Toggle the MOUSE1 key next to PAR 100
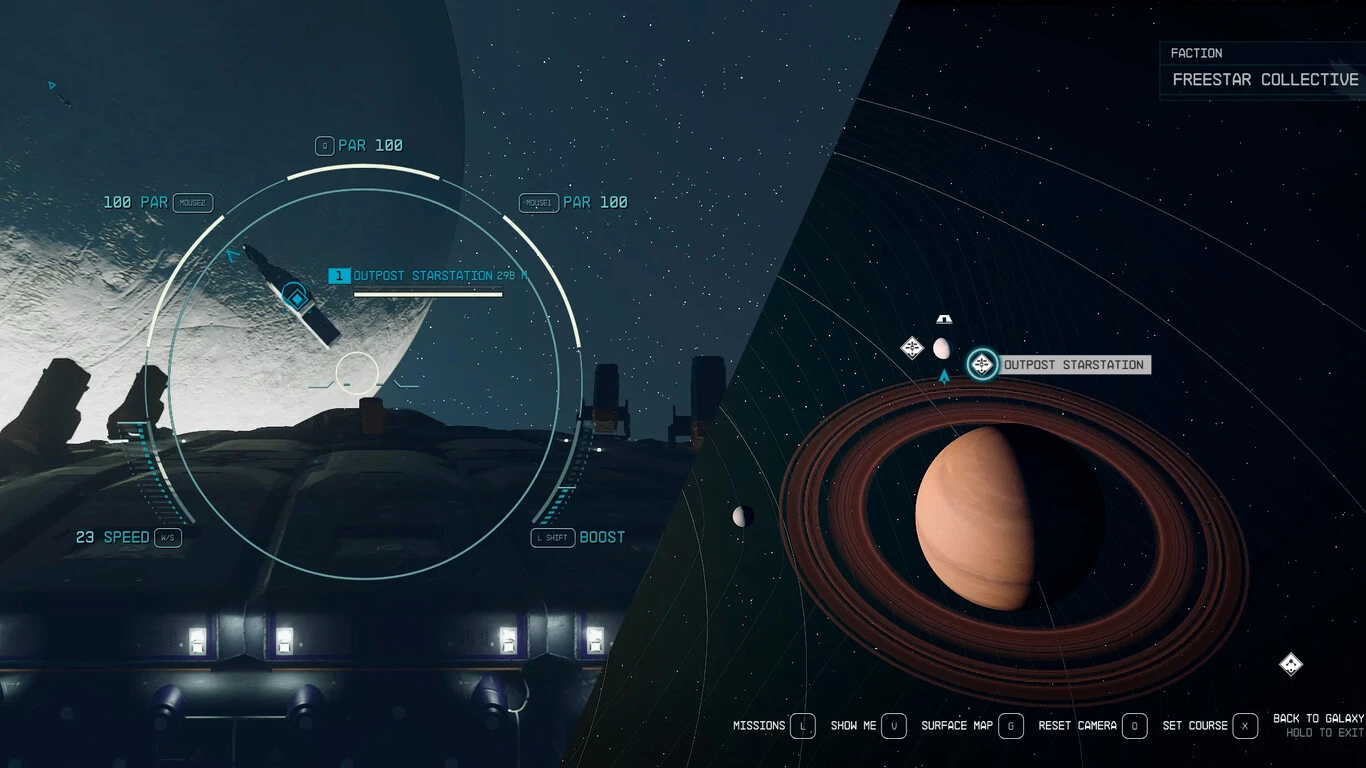The width and height of the screenshot is (1366, 768). pos(536,202)
